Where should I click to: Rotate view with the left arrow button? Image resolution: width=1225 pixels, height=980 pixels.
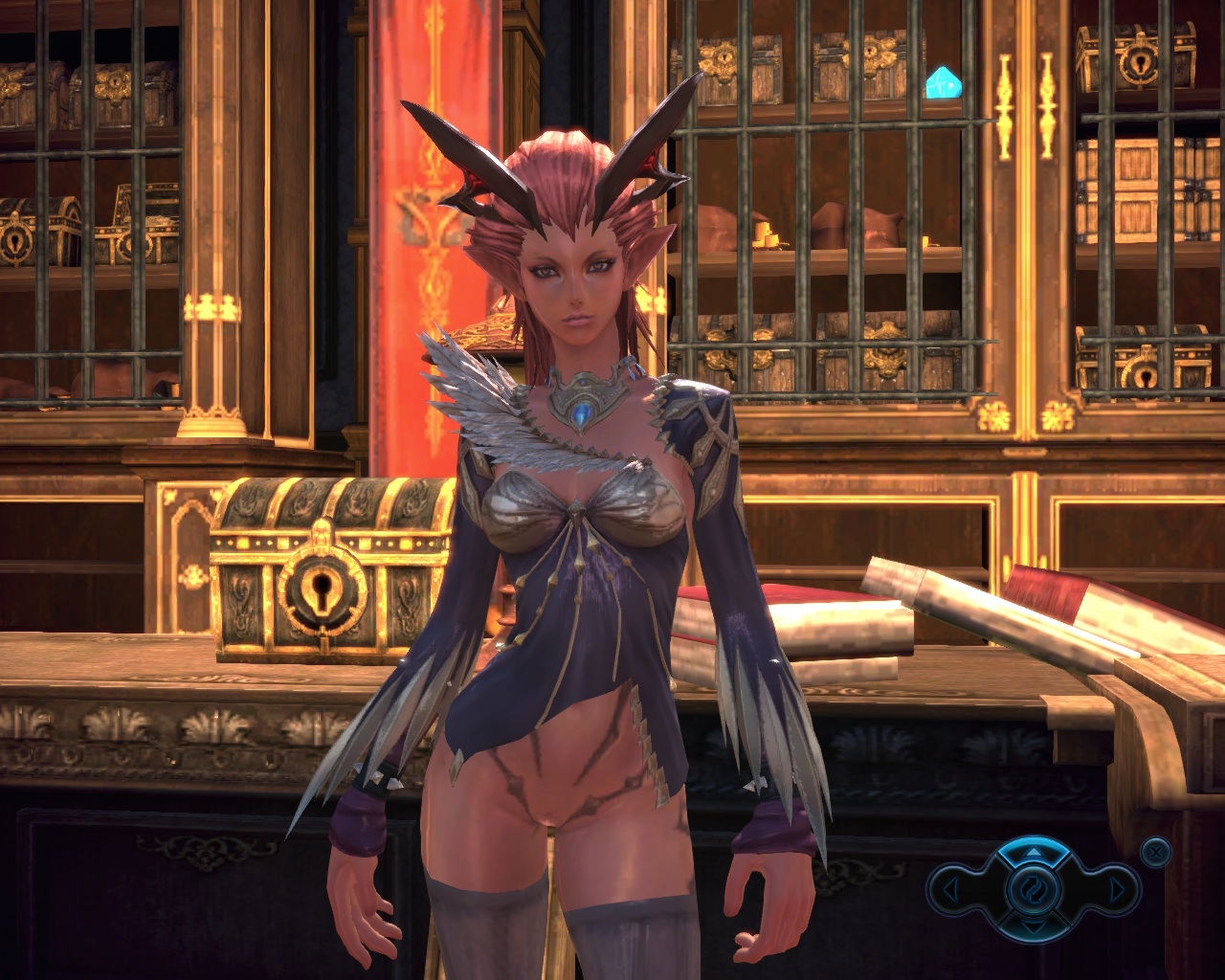click(951, 891)
